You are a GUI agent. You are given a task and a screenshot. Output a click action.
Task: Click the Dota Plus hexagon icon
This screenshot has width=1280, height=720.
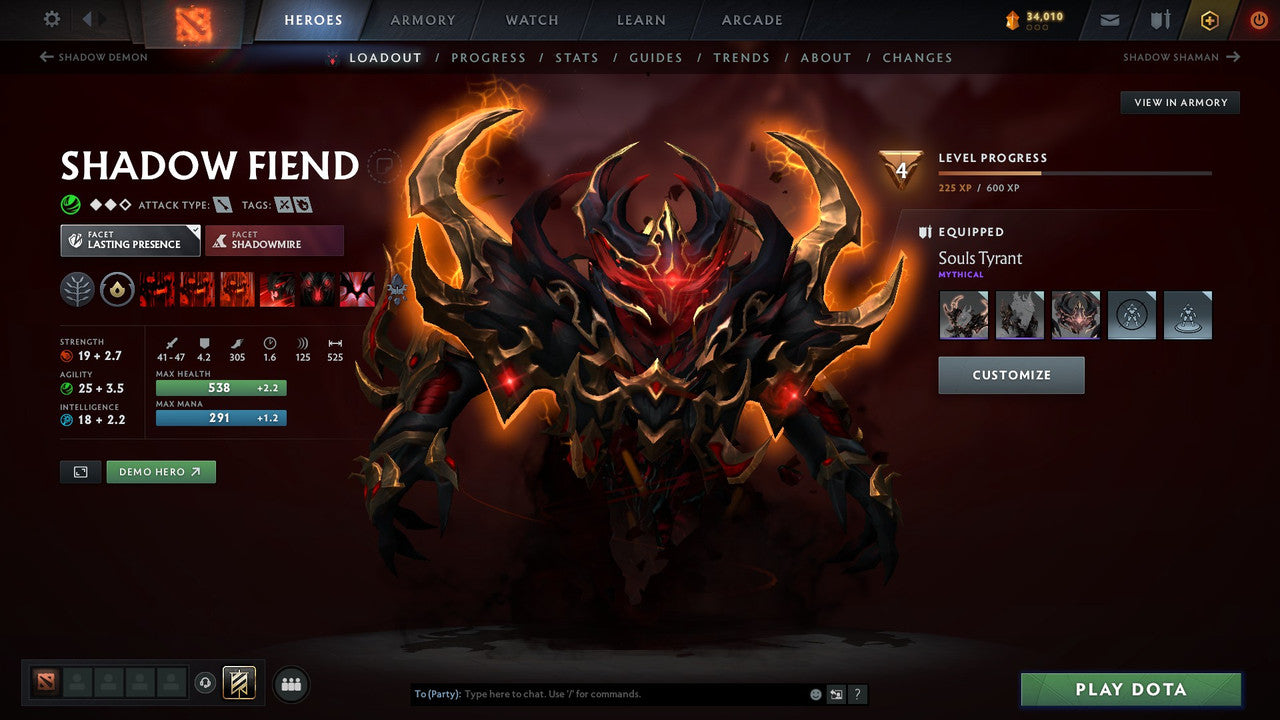click(x=1210, y=19)
